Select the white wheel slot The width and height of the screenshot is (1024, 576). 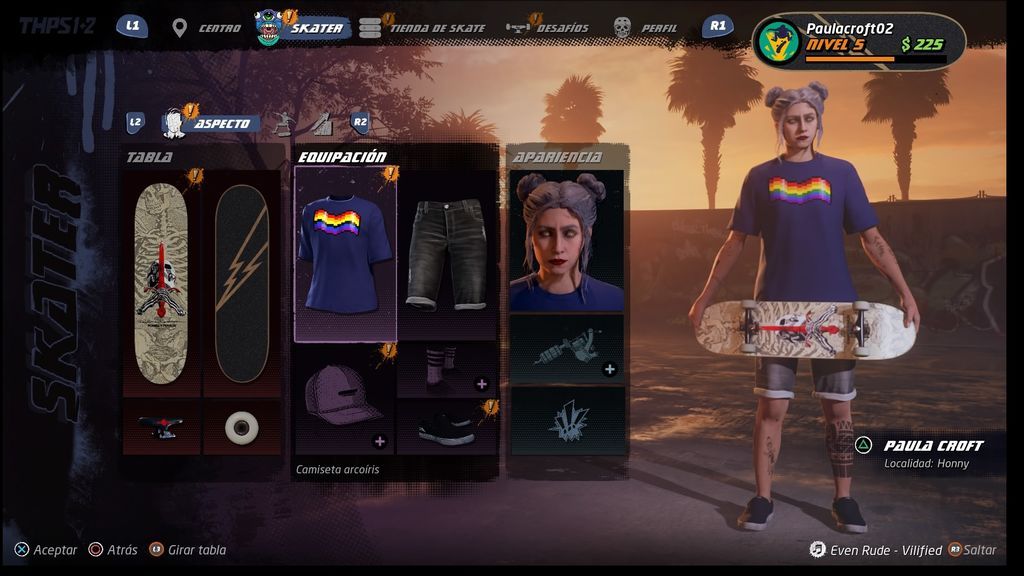click(241, 427)
